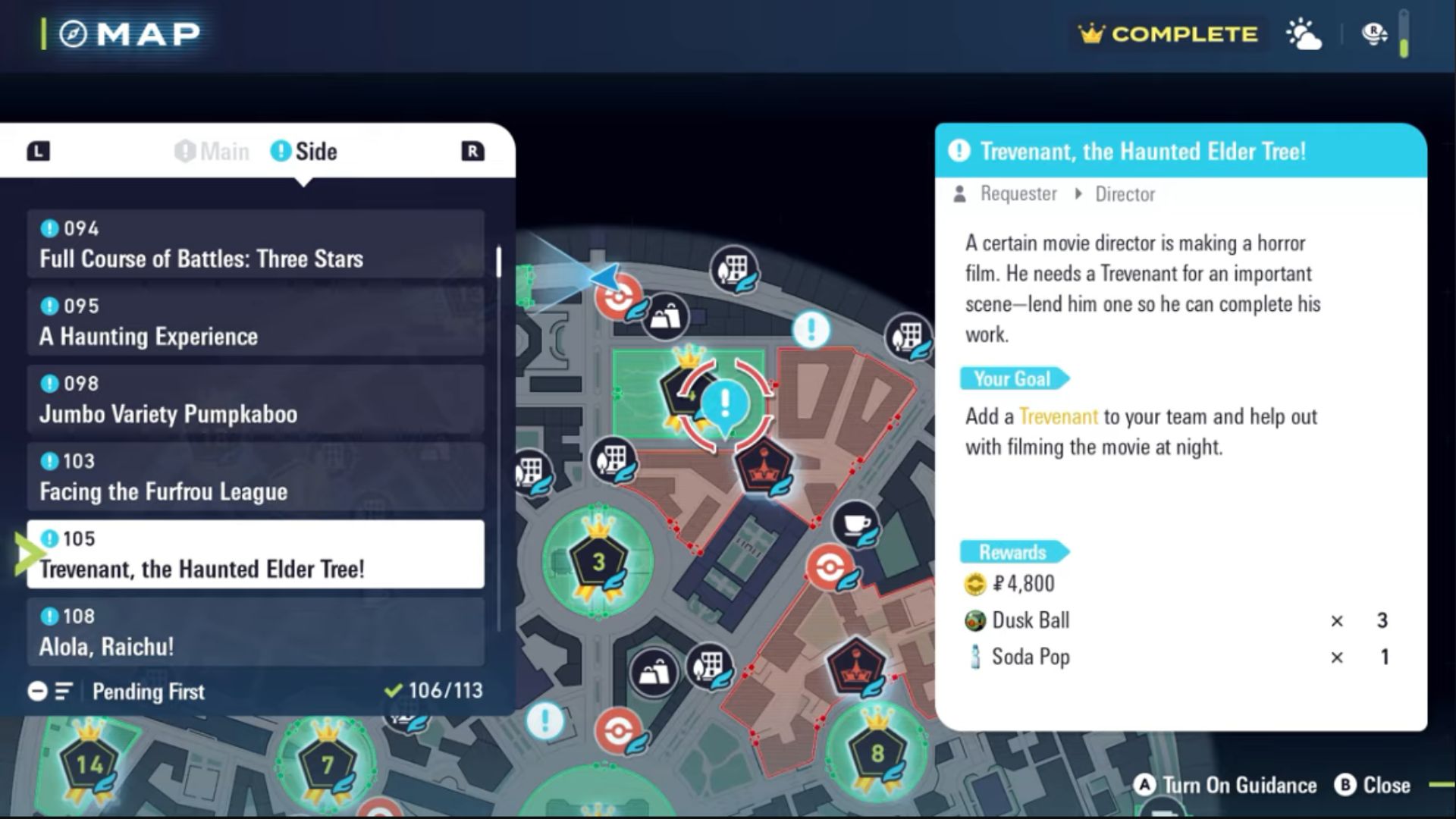Click the crown COMPLETE badge
This screenshot has height=819, width=1456.
click(x=1167, y=34)
